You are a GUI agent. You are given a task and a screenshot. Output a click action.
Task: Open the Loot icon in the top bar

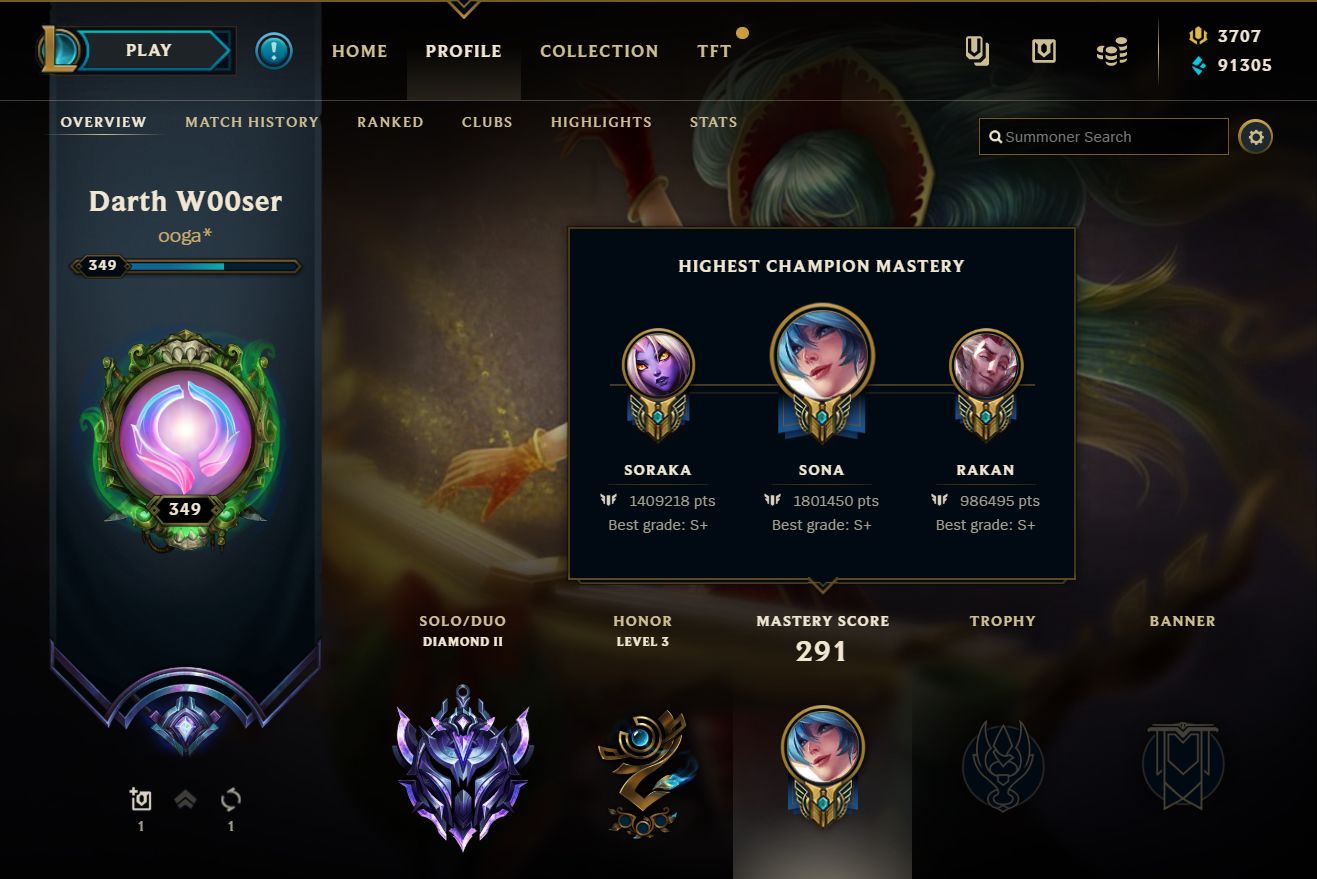pyautogui.click(x=977, y=51)
